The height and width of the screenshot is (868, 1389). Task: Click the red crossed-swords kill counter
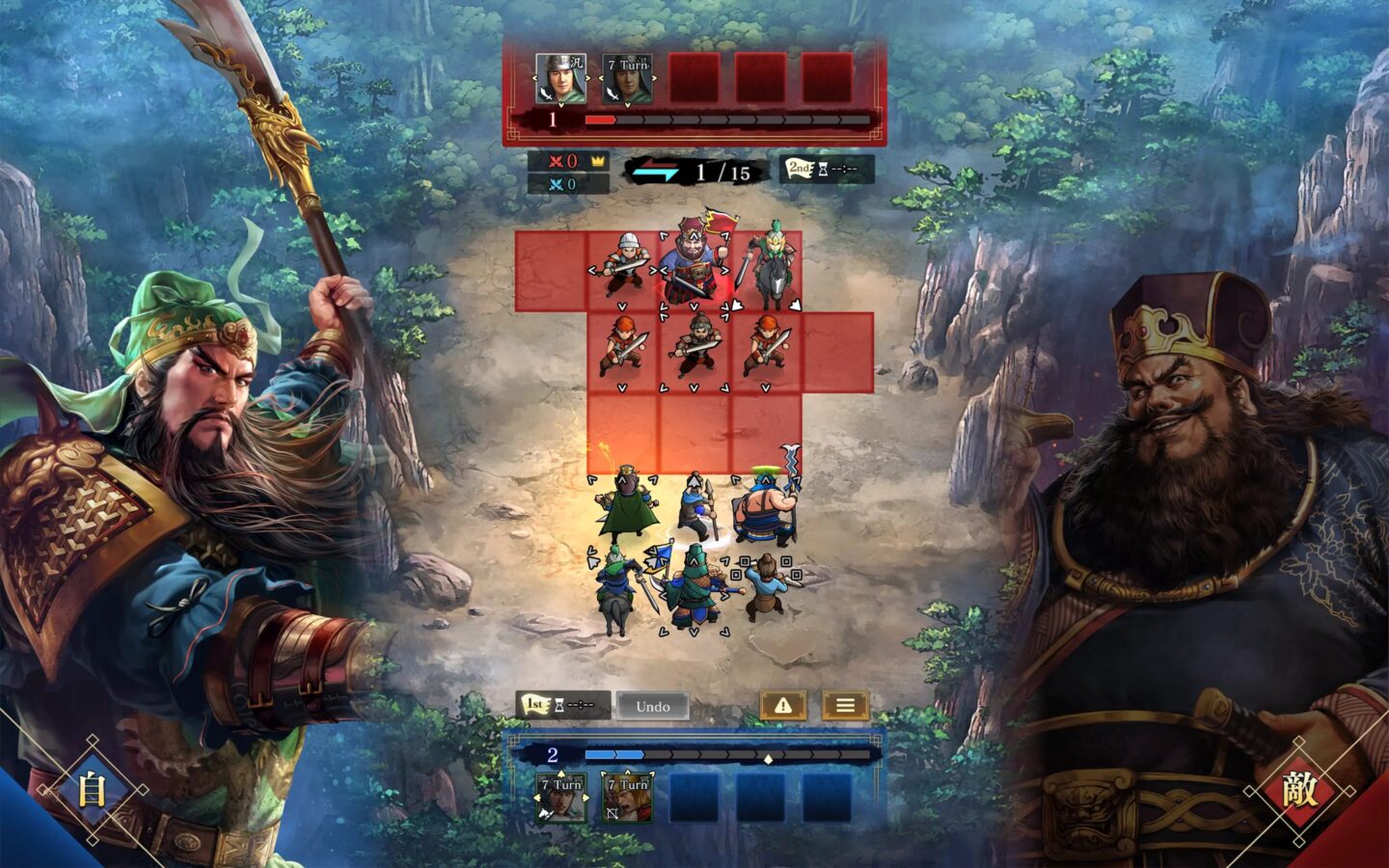click(555, 162)
